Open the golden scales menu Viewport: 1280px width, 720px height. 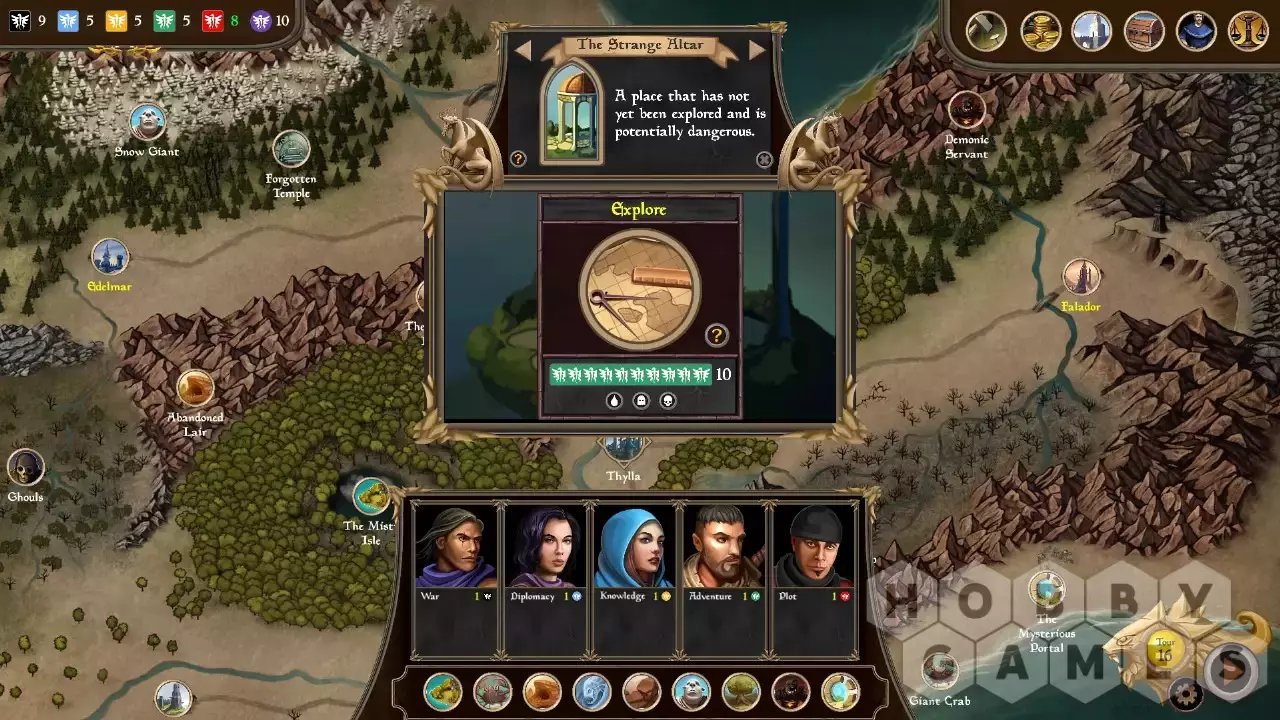click(x=1248, y=31)
